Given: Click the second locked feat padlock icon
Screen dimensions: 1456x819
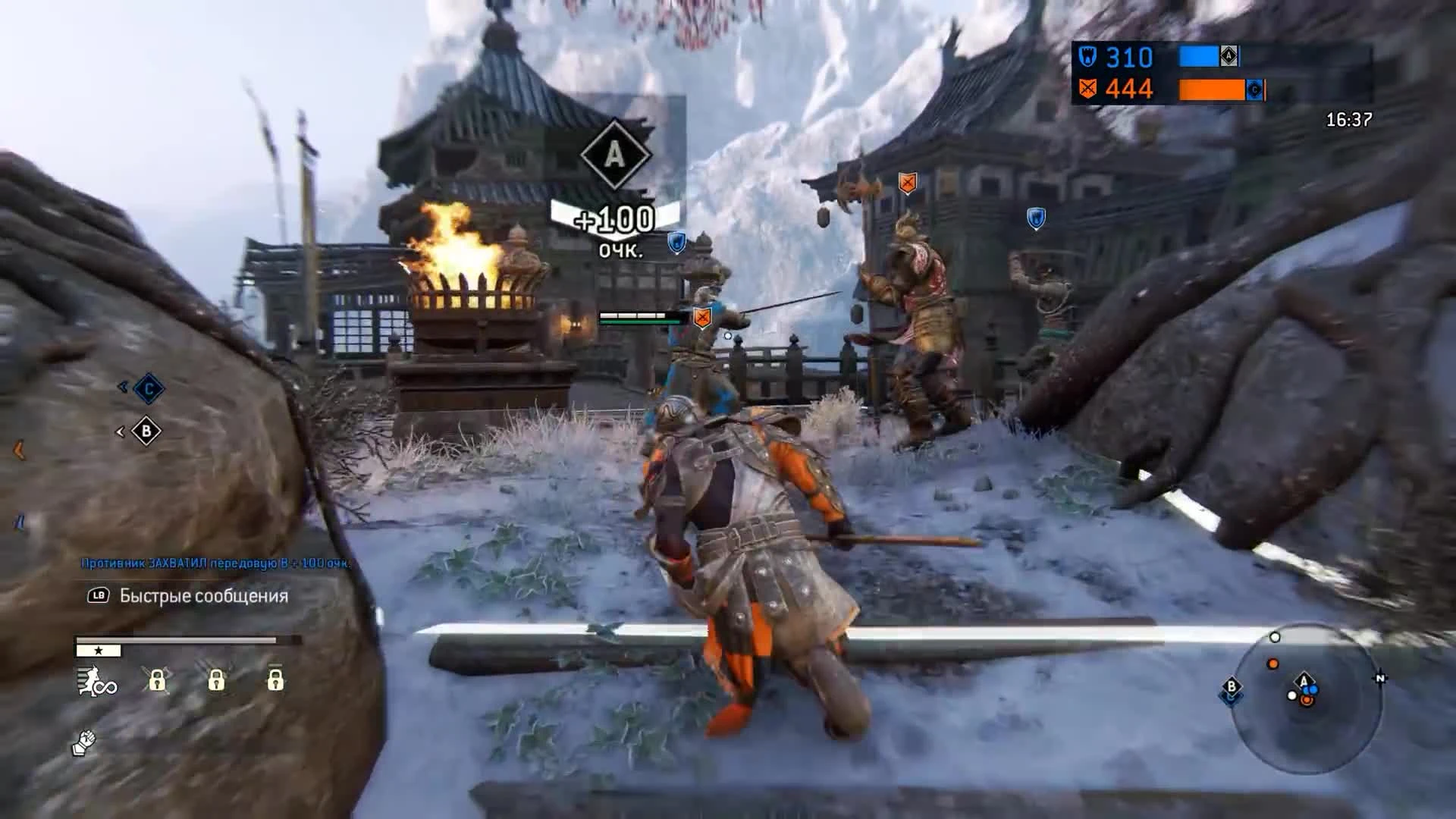Looking at the screenshot, I should coord(217,682).
